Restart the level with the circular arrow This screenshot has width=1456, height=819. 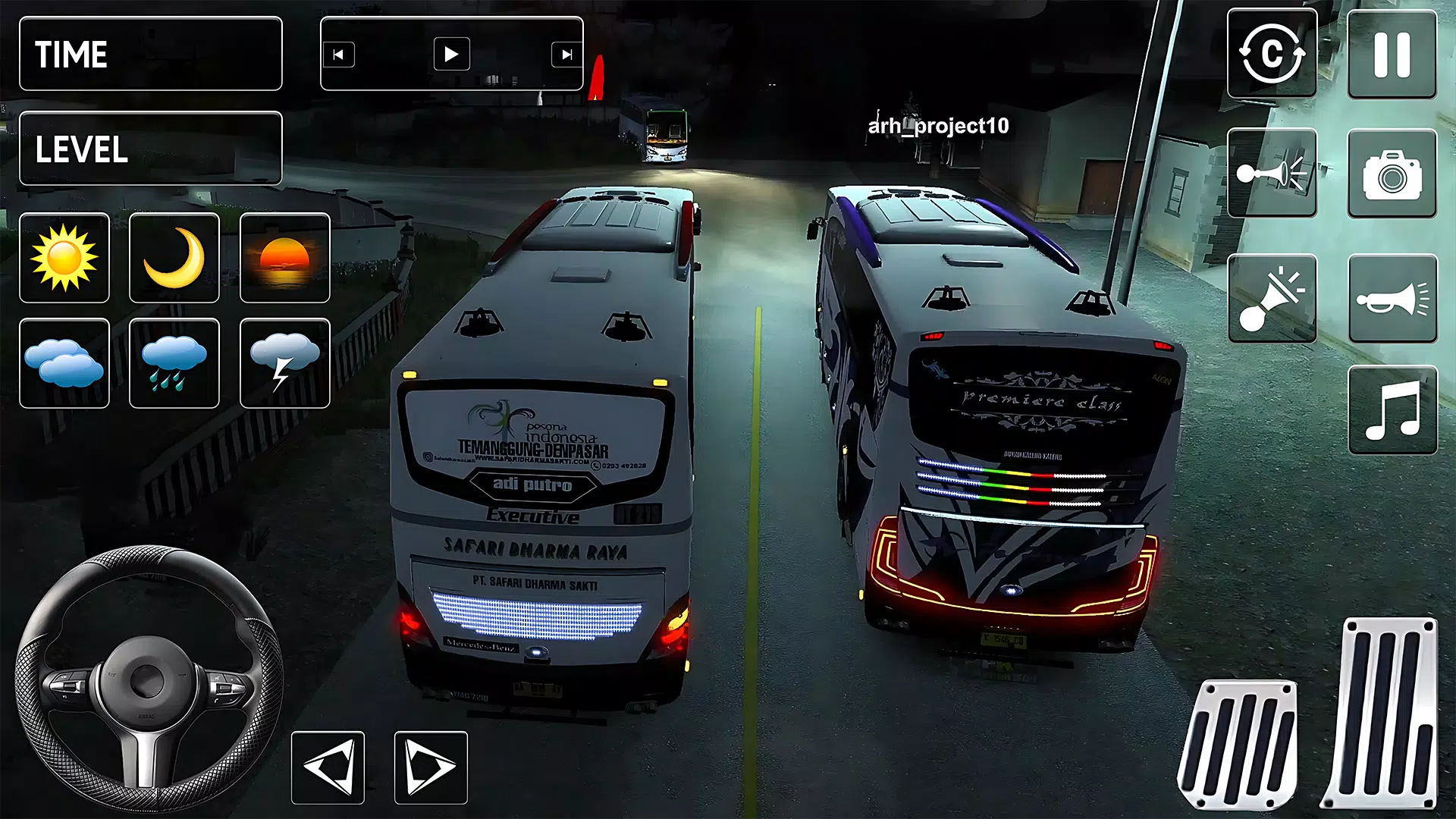pyautogui.click(x=1272, y=53)
